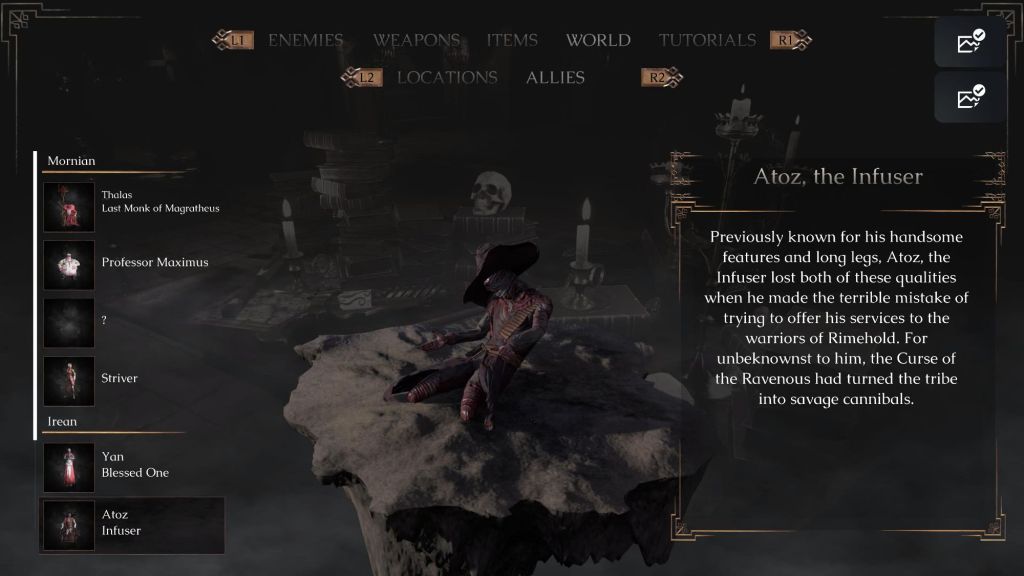Click the lower image overlay button
Viewport: 1024px width, 576px height.
coord(970,97)
